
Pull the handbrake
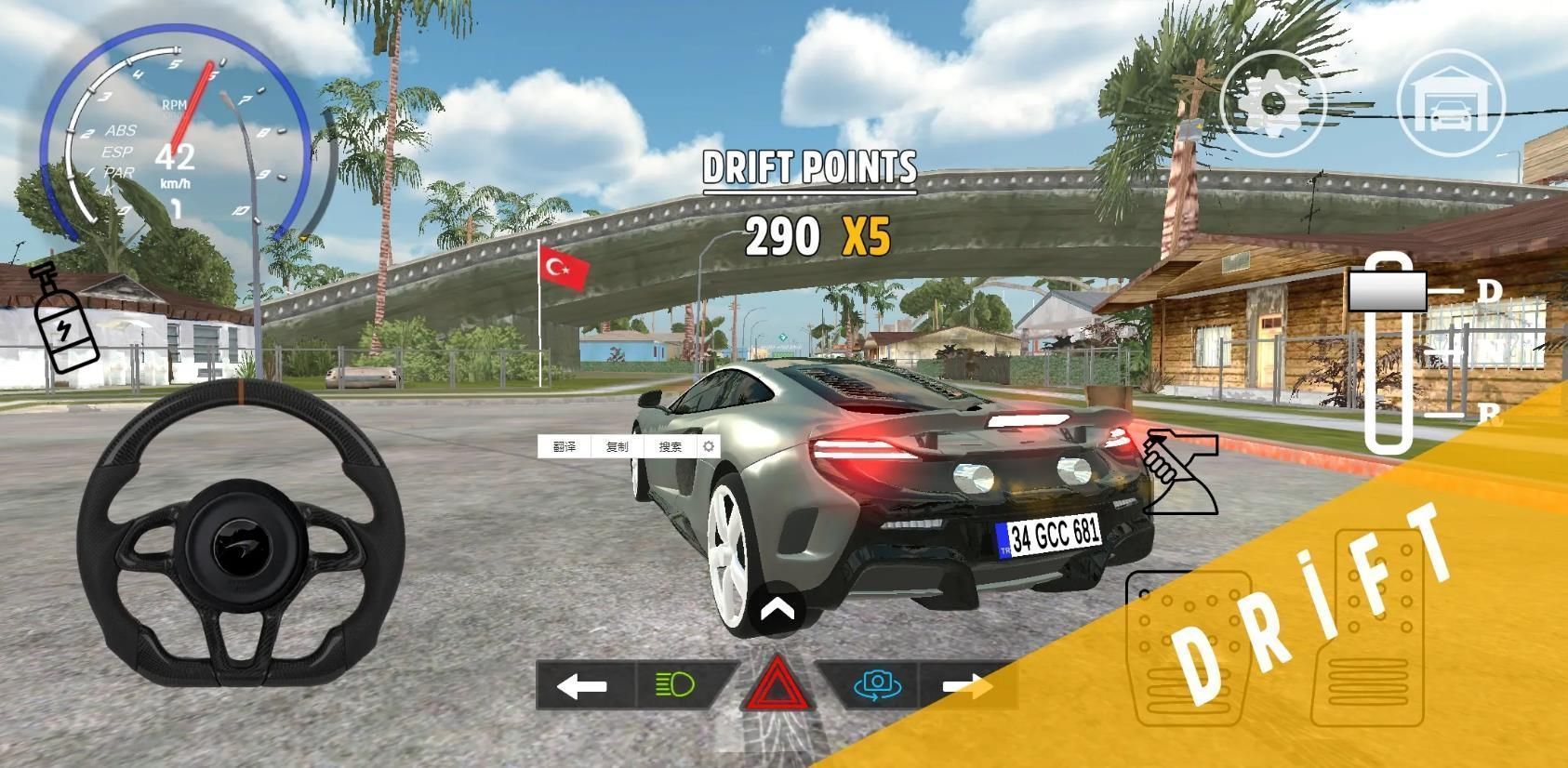tap(1179, 470)
